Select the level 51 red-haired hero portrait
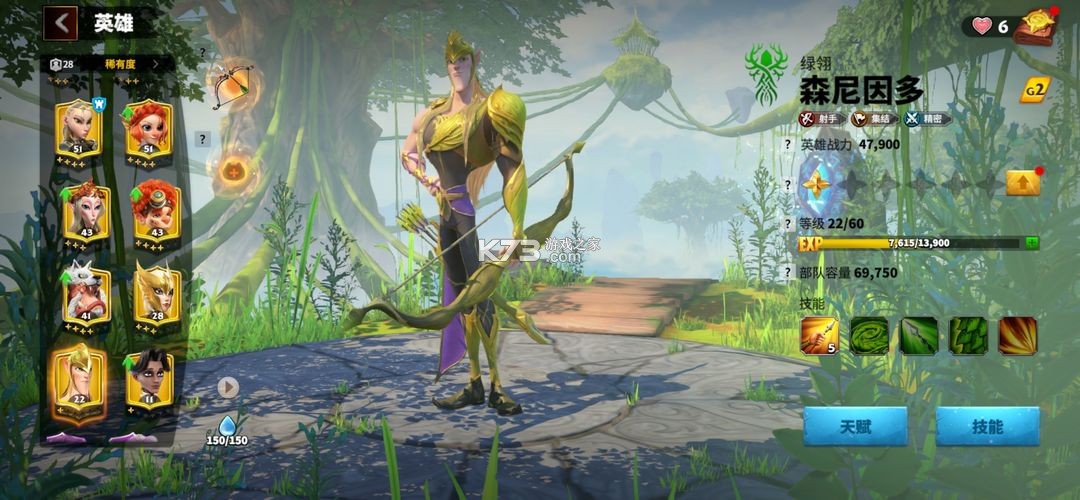1080x500 pixels. (149, 128)
